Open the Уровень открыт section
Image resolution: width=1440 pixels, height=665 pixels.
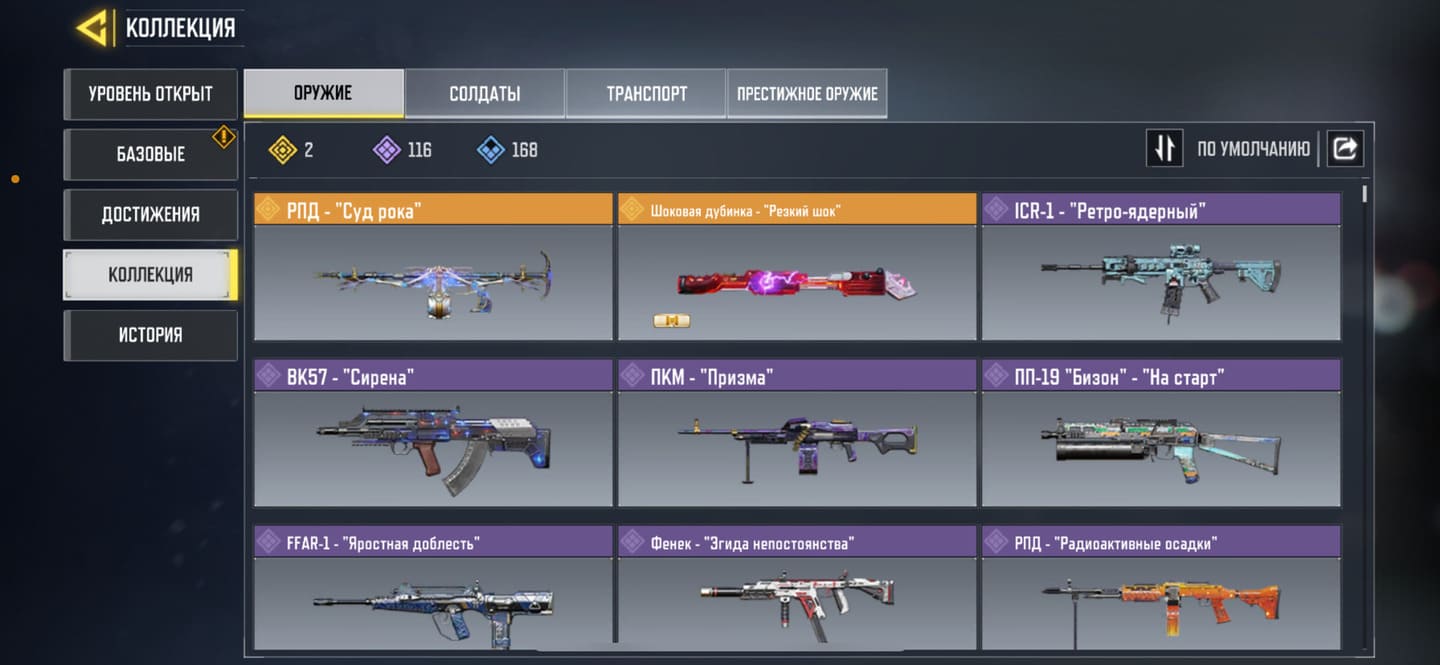(150, 94)
